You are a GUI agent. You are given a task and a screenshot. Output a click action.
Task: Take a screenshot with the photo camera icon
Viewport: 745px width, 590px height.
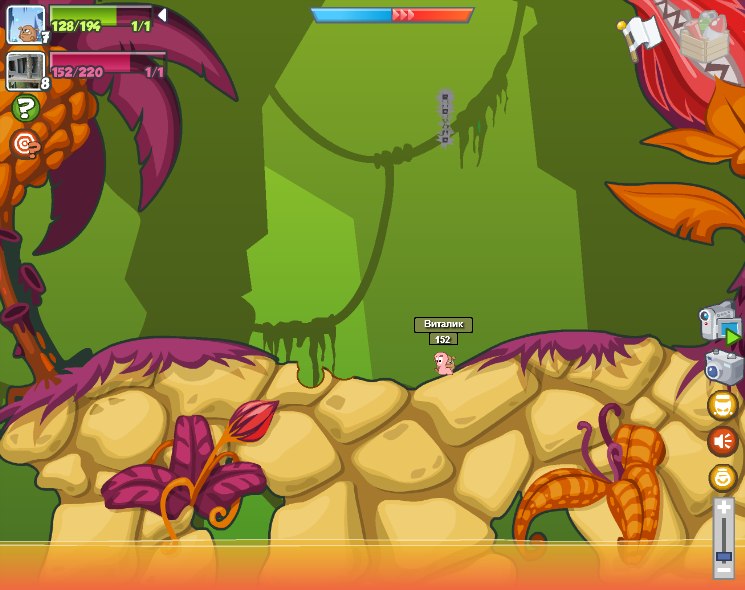click(723, 368)
